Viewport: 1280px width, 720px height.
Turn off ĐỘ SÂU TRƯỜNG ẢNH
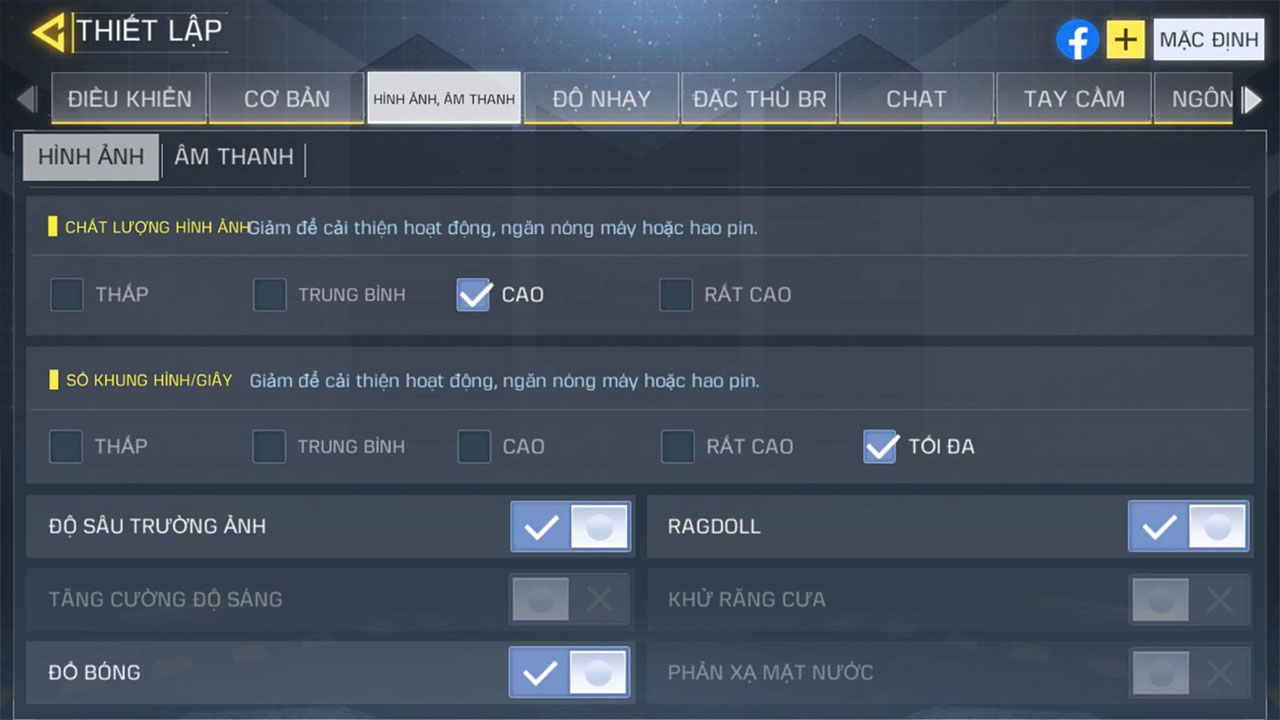click(570, 526)
